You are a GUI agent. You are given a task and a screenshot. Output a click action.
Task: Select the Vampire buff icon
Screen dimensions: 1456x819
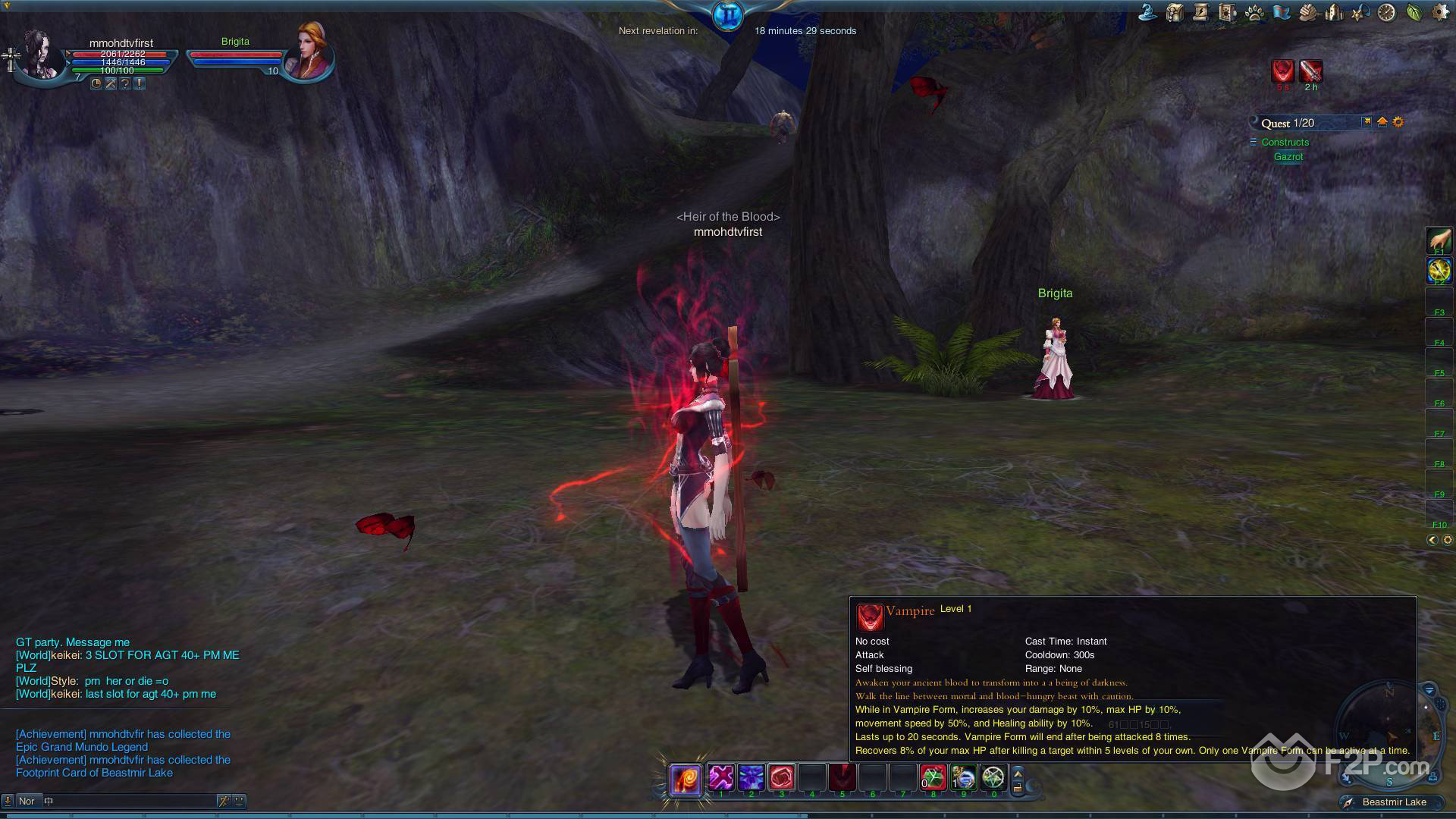1282,71
